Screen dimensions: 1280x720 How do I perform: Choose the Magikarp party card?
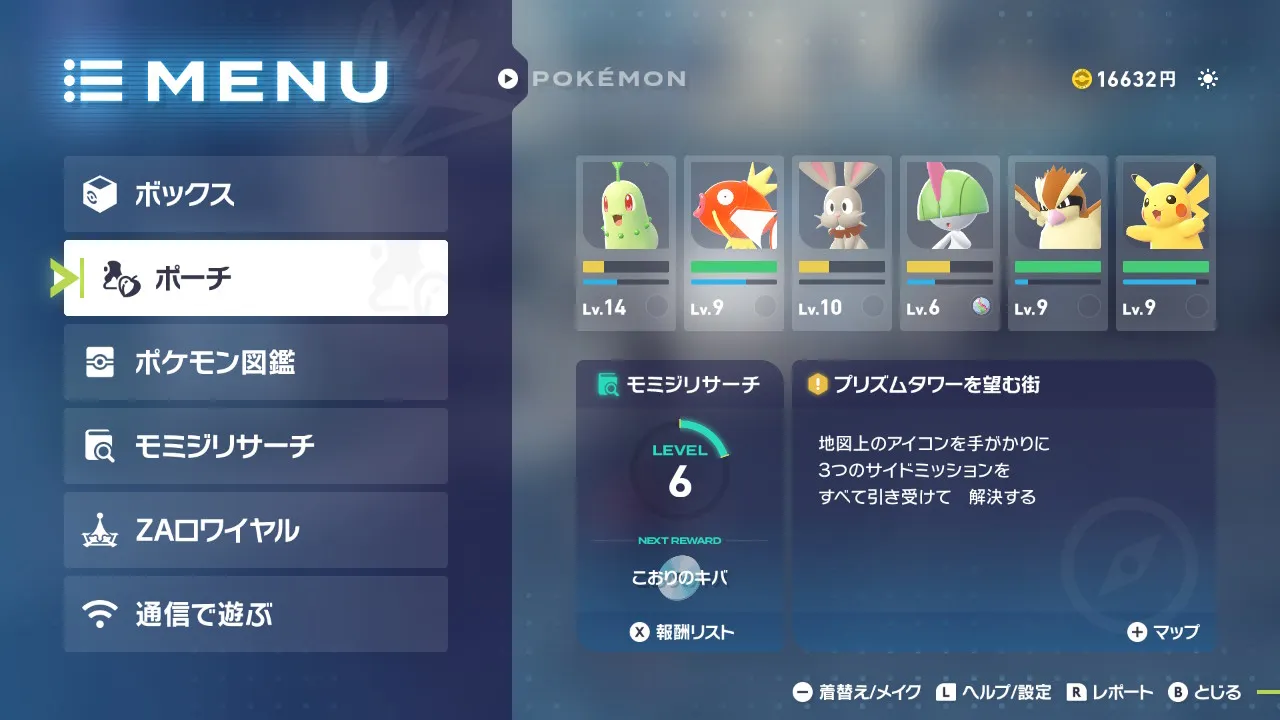click(733, 243)
